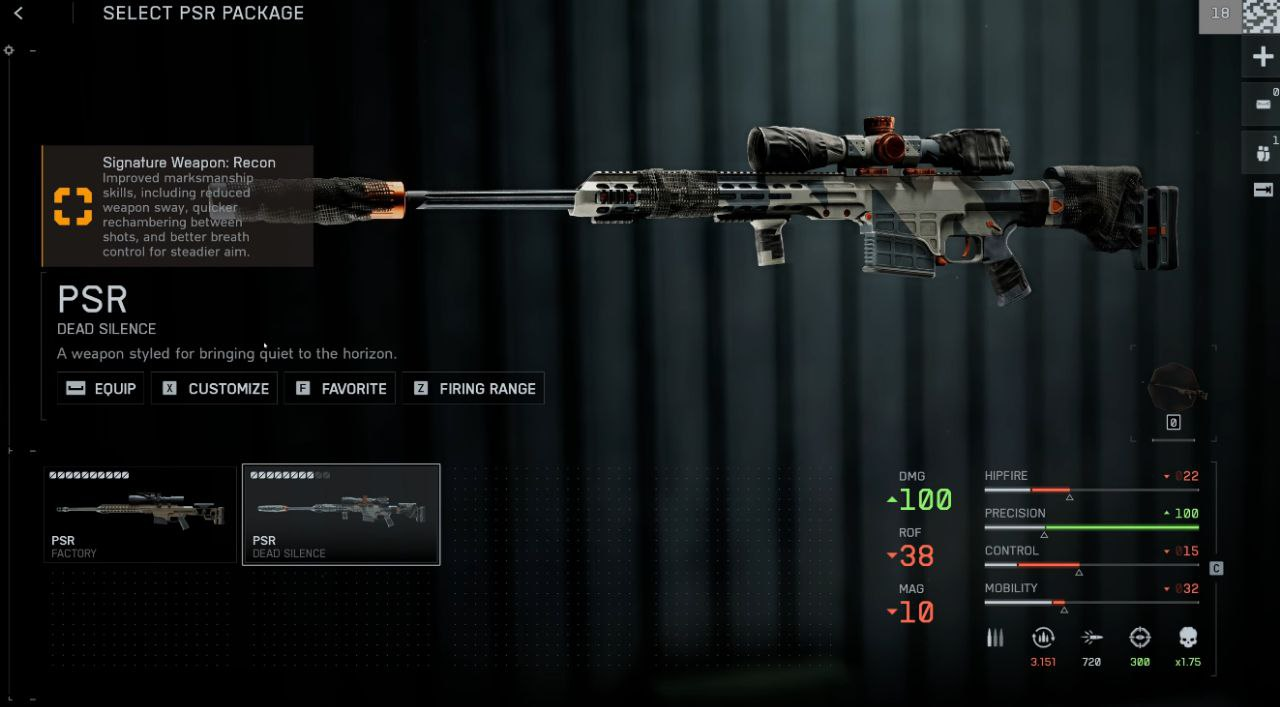Screen dimensions: 1280x707
Task: Open the squad members icon in the sidebar
Action: pyautogui.click(x=1262, y=153)
